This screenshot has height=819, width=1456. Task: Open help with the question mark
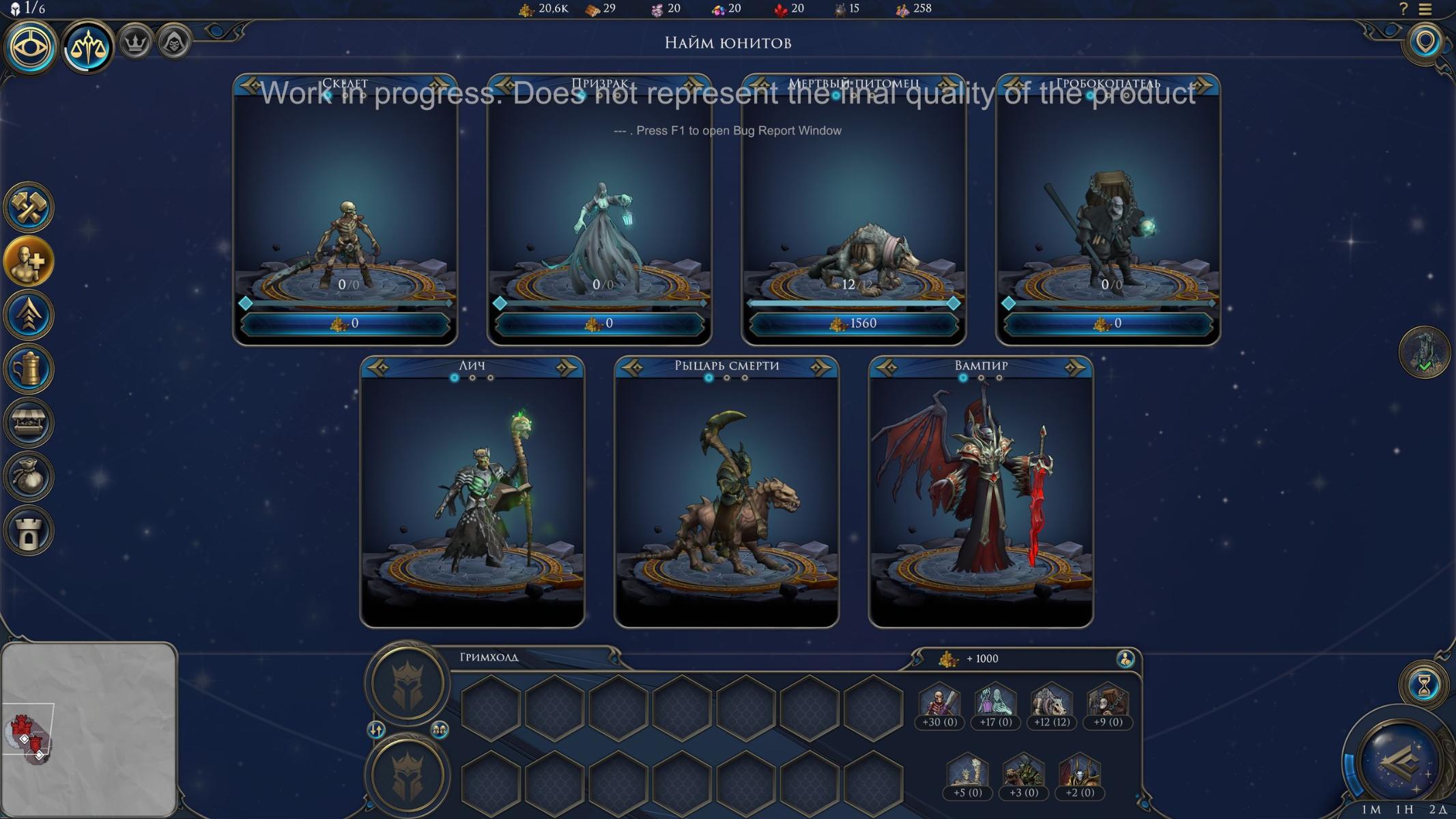click(x=1403, y=10)
